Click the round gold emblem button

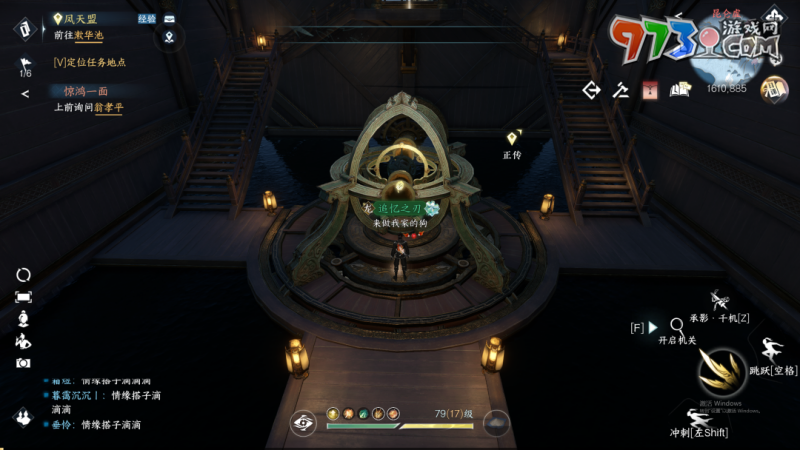(x=774, y=90)
